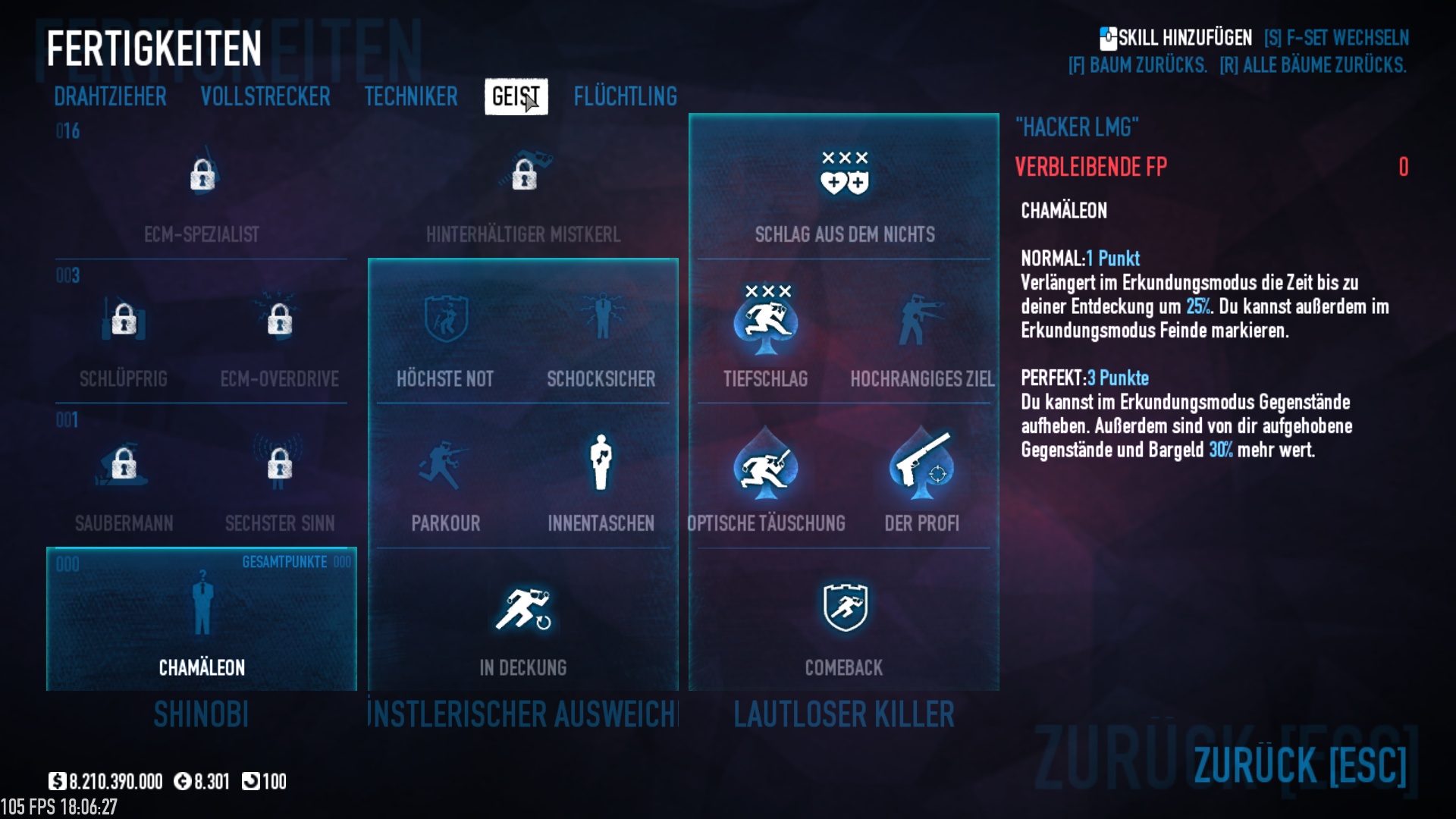This screenshot has height=819, width=1456.
Task: Select the Innentaschen skill icon
Action: 601,464
